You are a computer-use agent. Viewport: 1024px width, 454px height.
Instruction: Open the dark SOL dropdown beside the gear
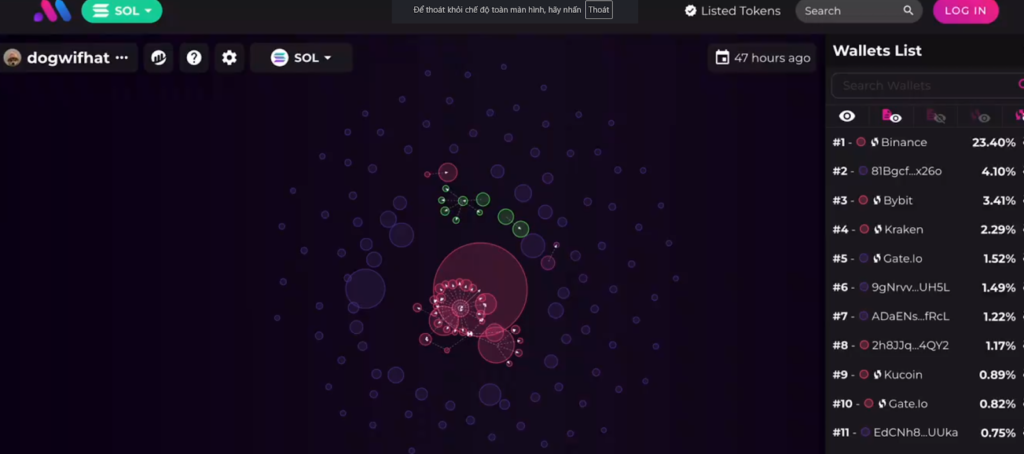pyautogui.click(x=301, y=58)
